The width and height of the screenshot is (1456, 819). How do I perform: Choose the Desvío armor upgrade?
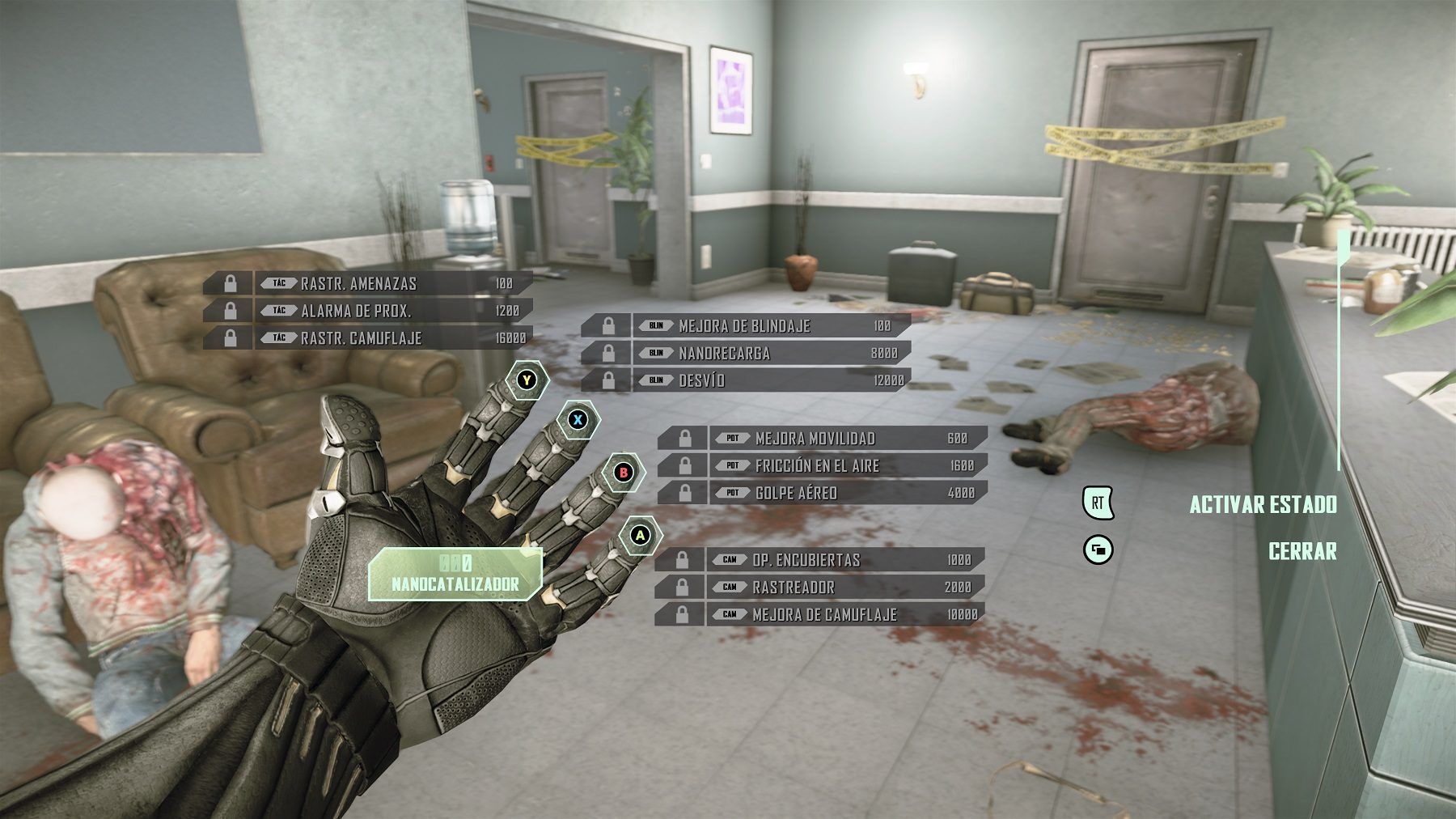coord(746,380)
